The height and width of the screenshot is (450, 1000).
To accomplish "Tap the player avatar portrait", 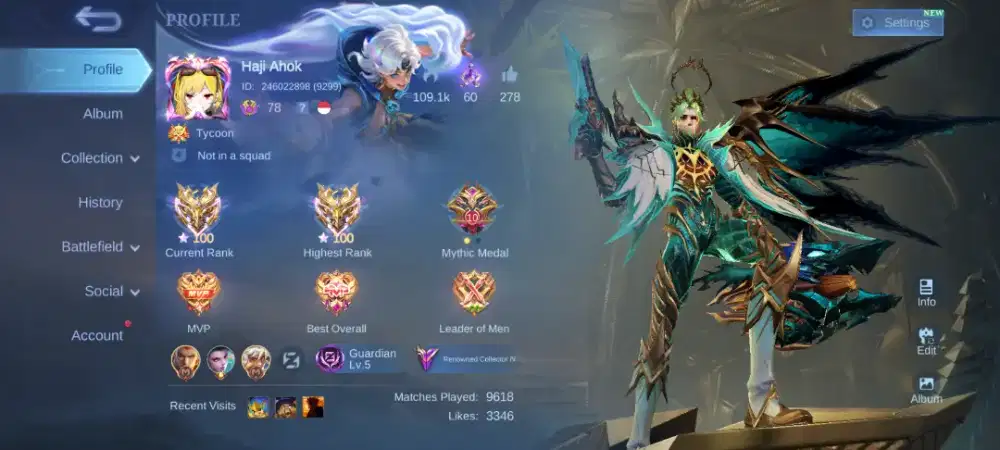I will [197, 88].
